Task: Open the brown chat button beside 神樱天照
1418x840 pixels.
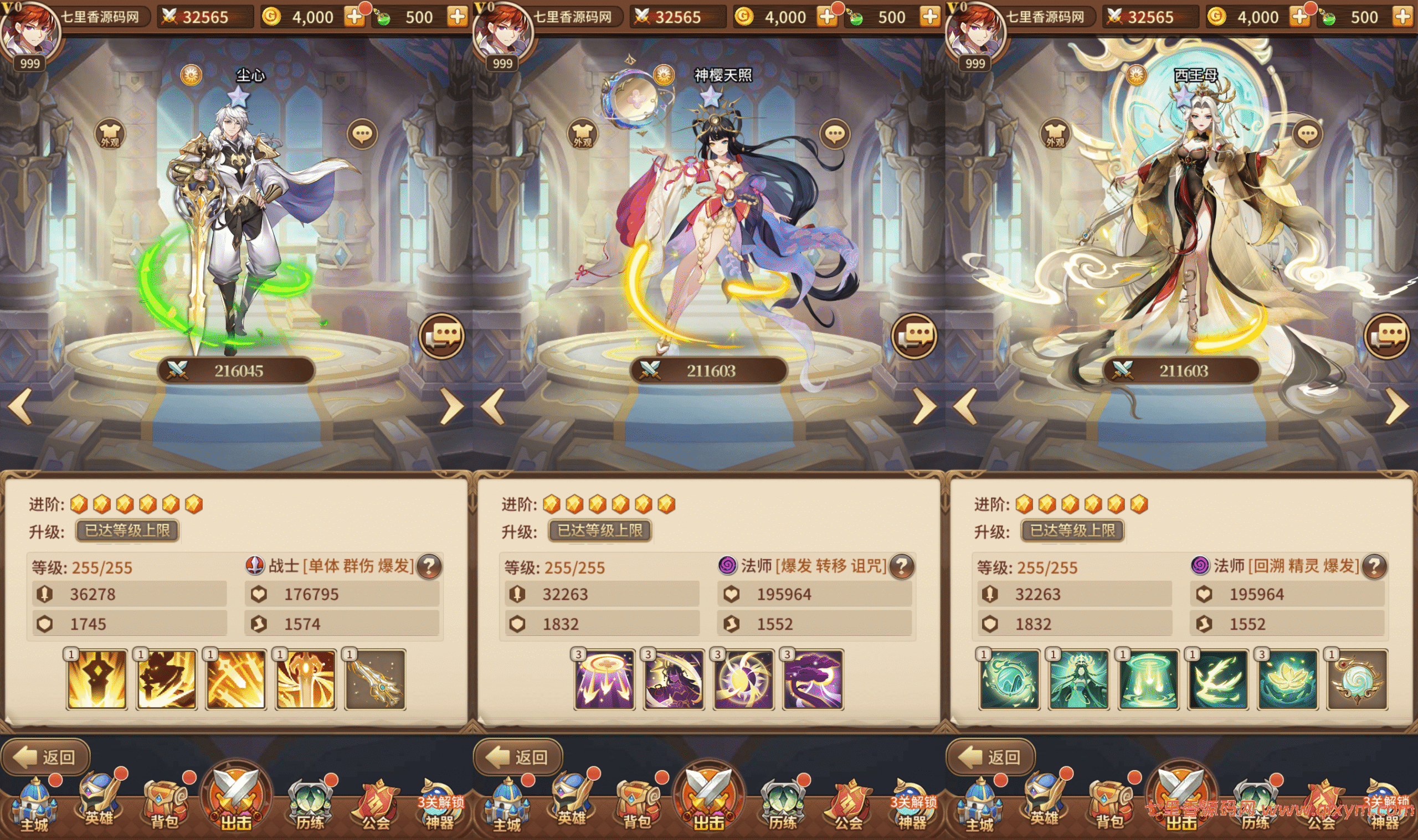Action: click(914, 336)
